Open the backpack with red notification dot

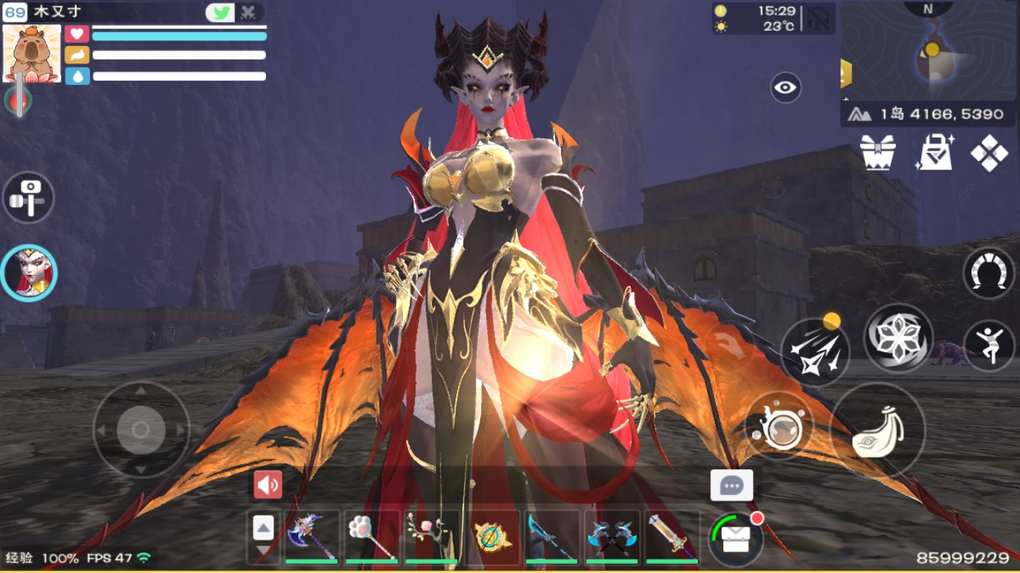click(x=736, y=539)
